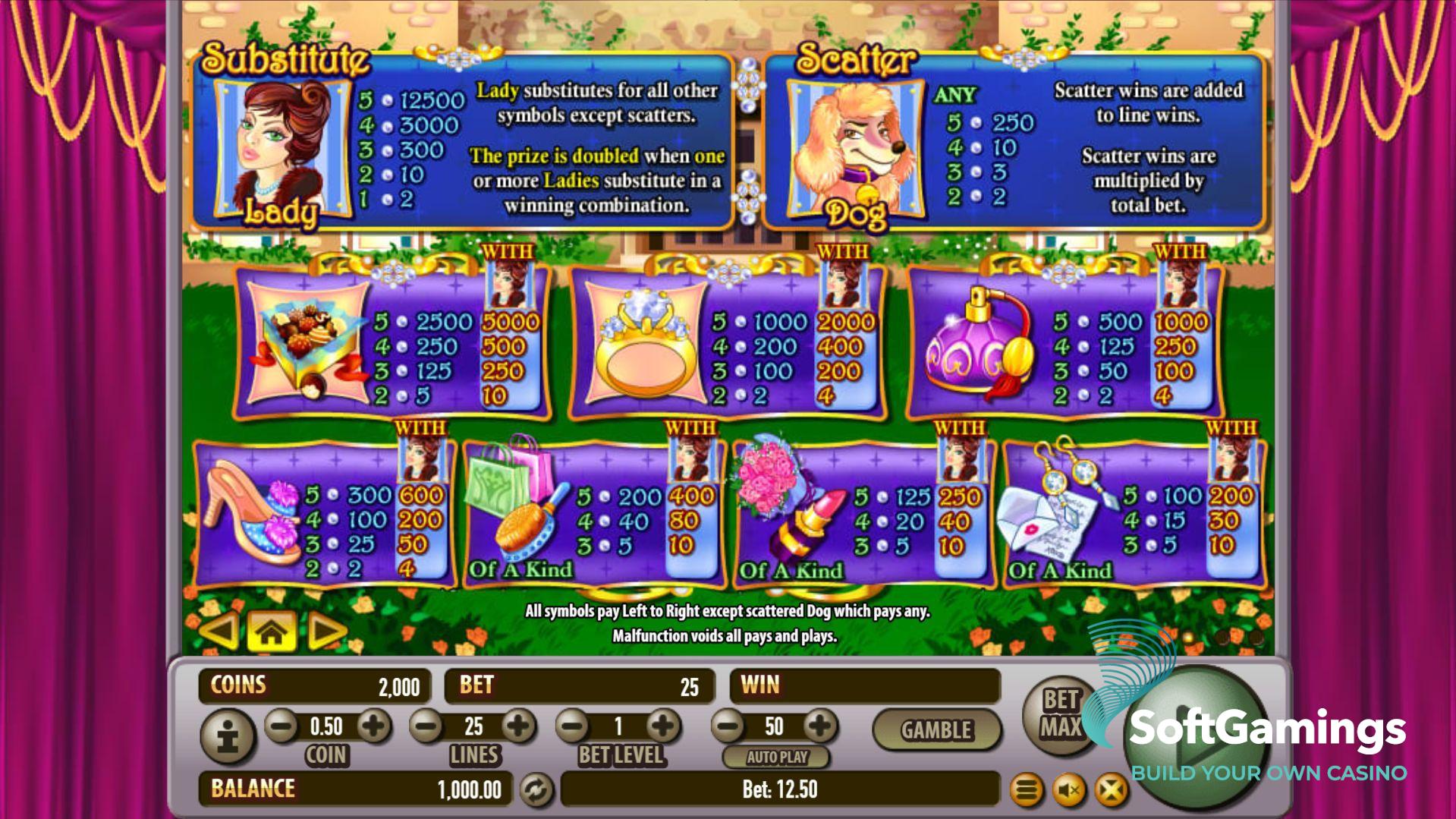
Task: Close the game with the X icon
Action: (1111, 791)
